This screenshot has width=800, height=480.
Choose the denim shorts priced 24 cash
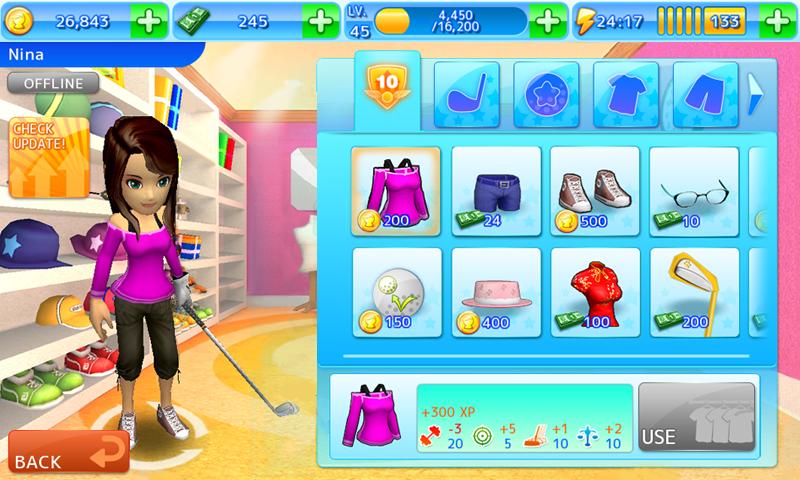pos(496,191)
